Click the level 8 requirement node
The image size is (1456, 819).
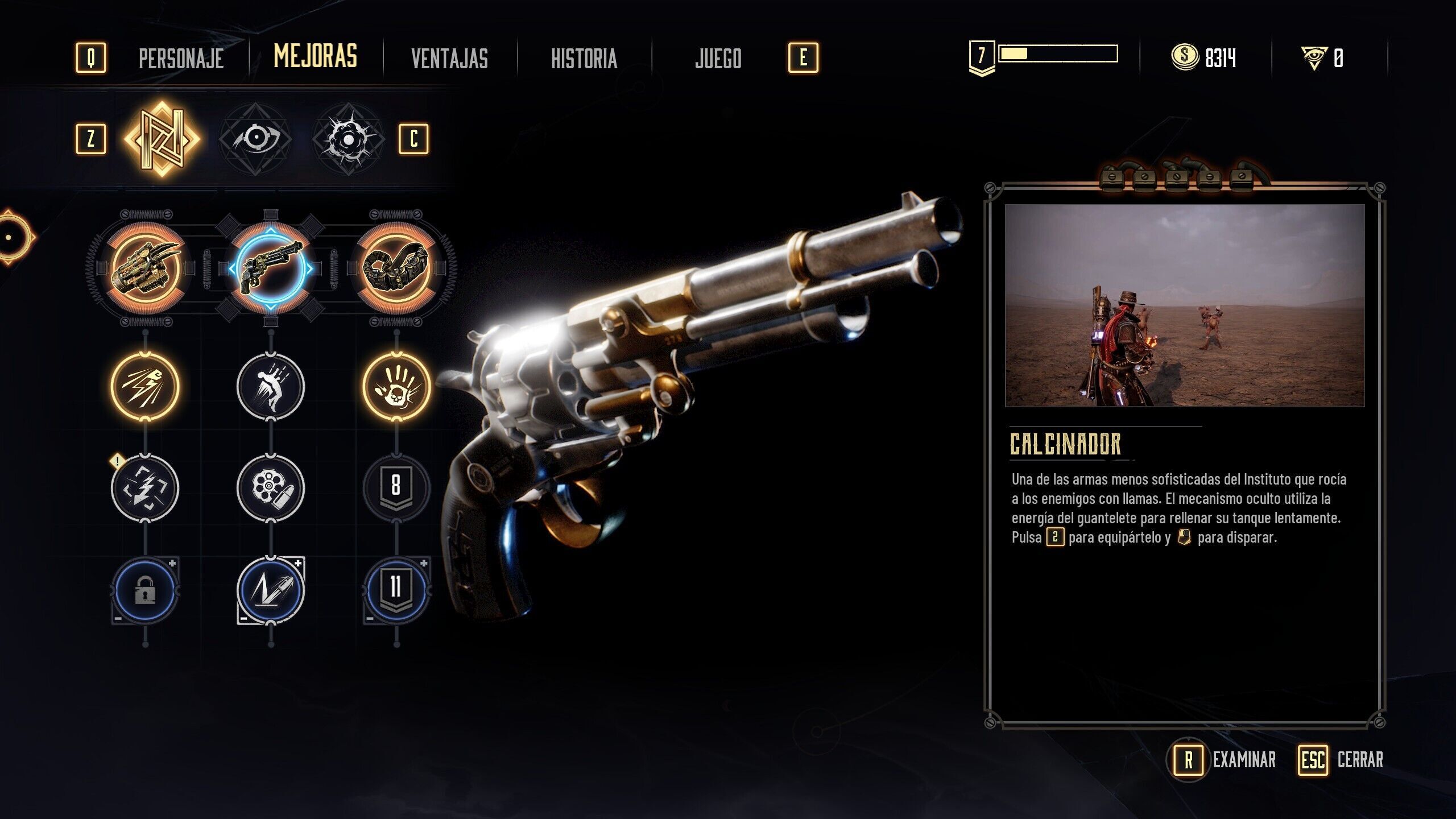(396, 487)
